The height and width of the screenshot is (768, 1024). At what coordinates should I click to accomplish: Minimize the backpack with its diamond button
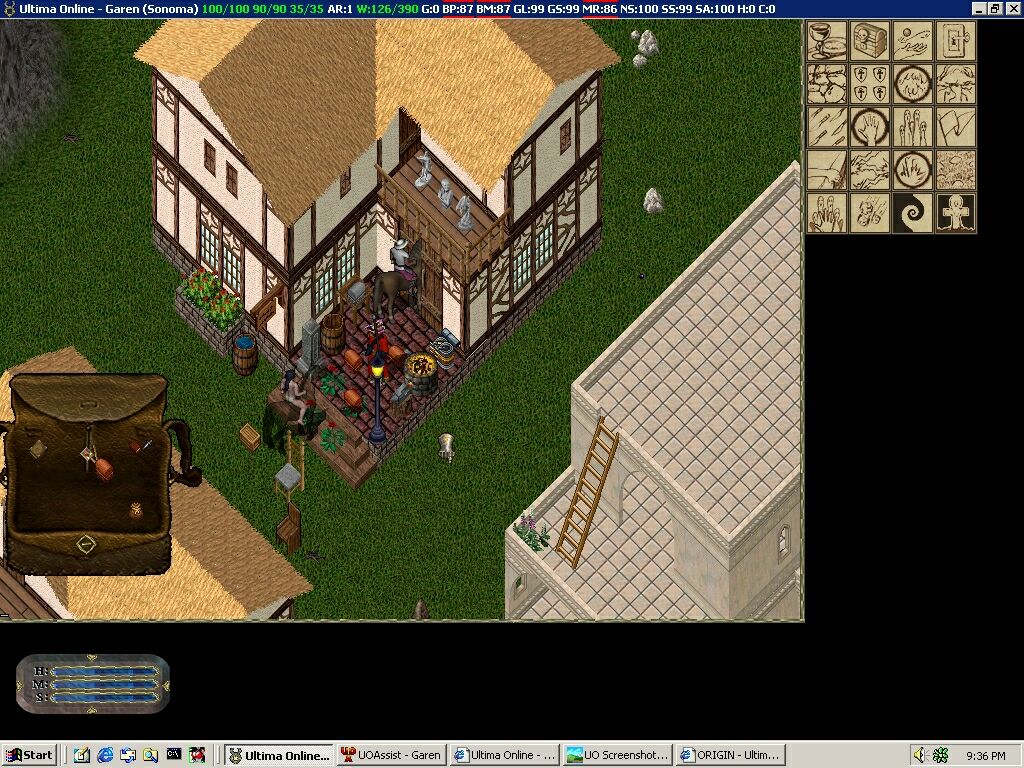click(86, 545)
